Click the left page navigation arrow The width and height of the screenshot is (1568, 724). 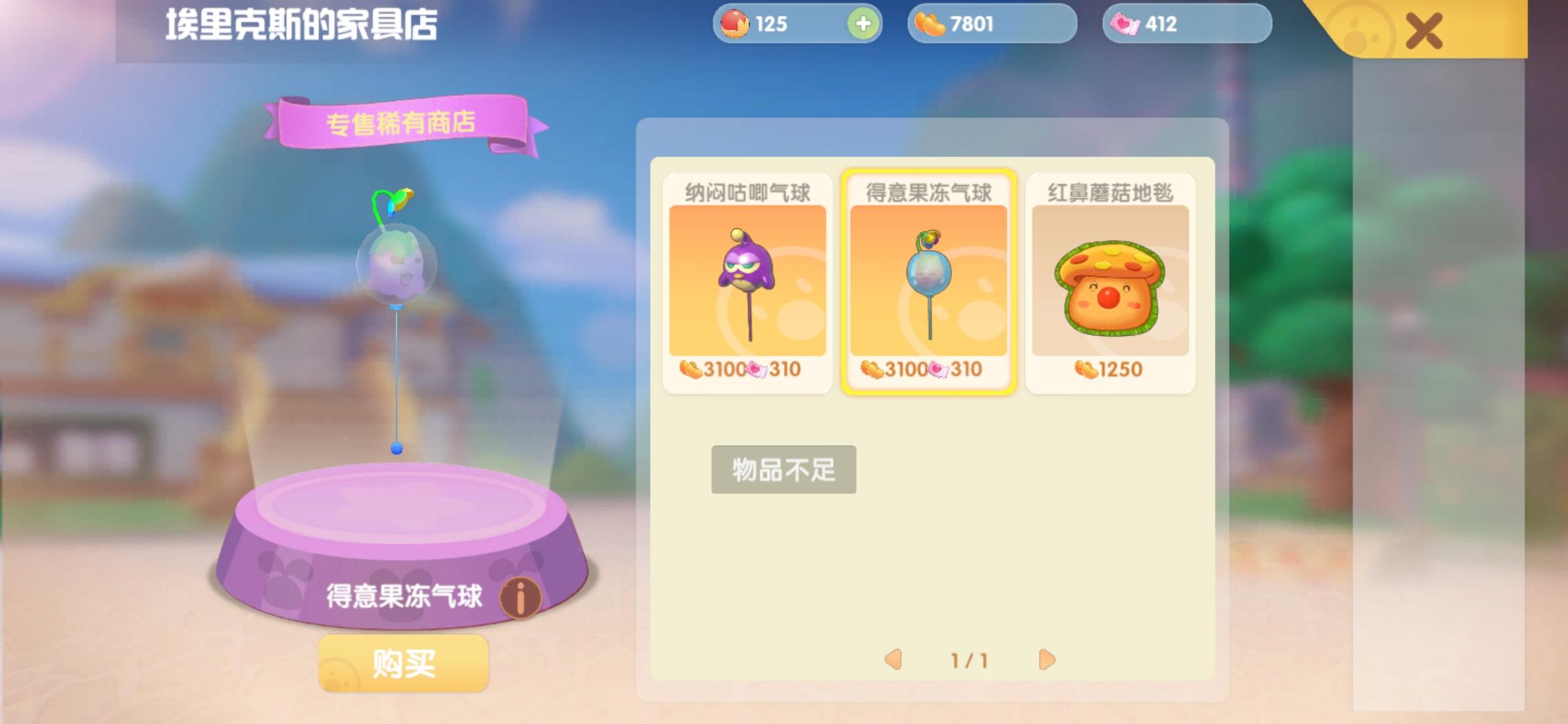pos(893,660)
